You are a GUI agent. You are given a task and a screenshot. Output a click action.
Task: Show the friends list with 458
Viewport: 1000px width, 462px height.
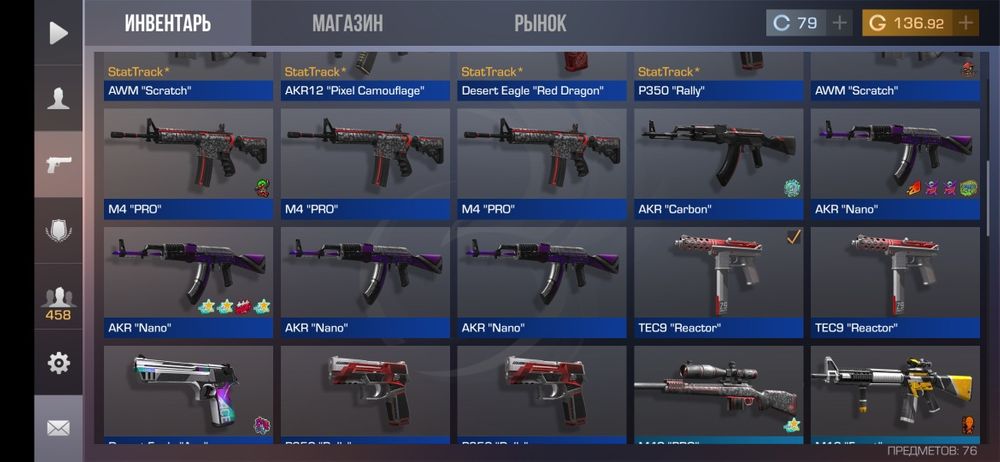point(58,302)
